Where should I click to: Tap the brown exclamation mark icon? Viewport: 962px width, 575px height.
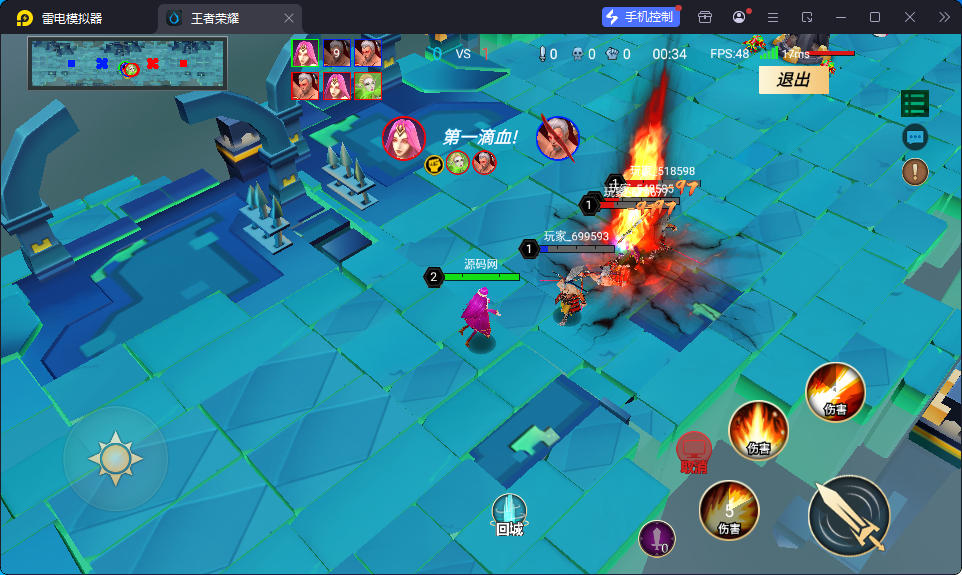click(914, 172)
